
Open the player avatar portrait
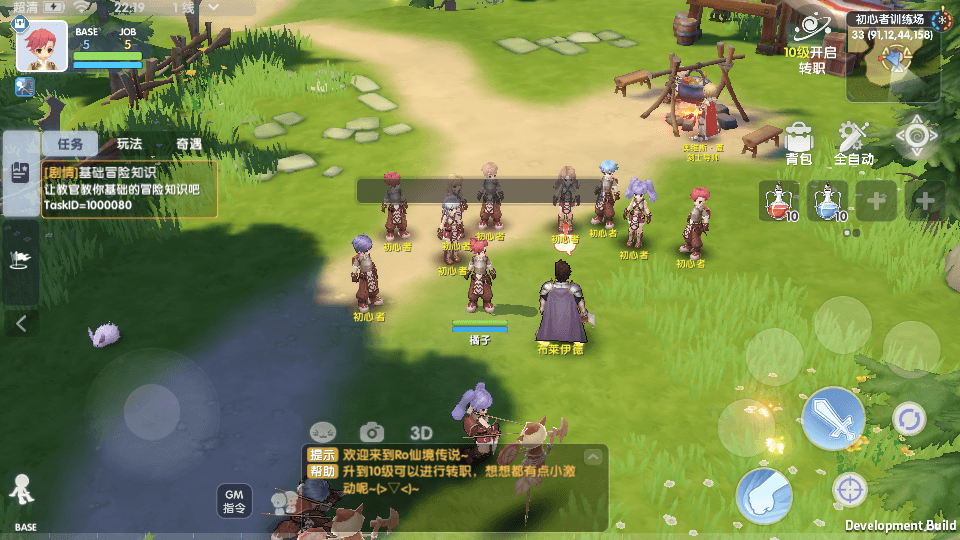42,46
